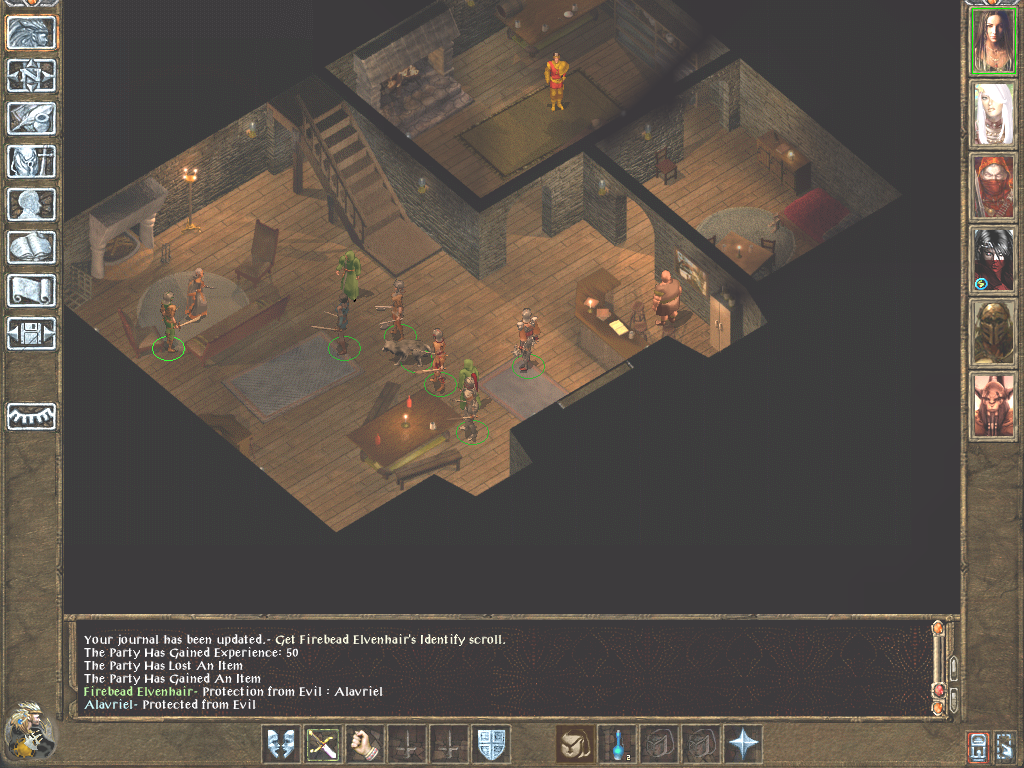1024x768 pixels.
Task: Select the black-haired, red-scarfed character portrait
Action: pos(993,259)
